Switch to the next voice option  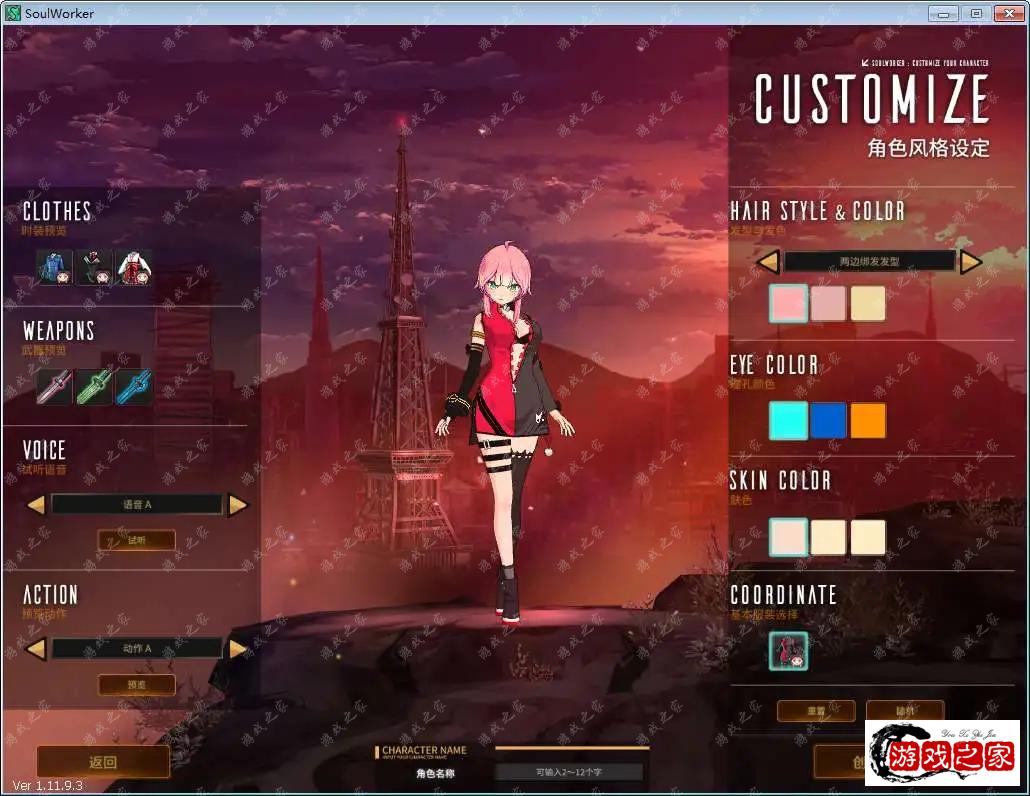tap(238, 505)
